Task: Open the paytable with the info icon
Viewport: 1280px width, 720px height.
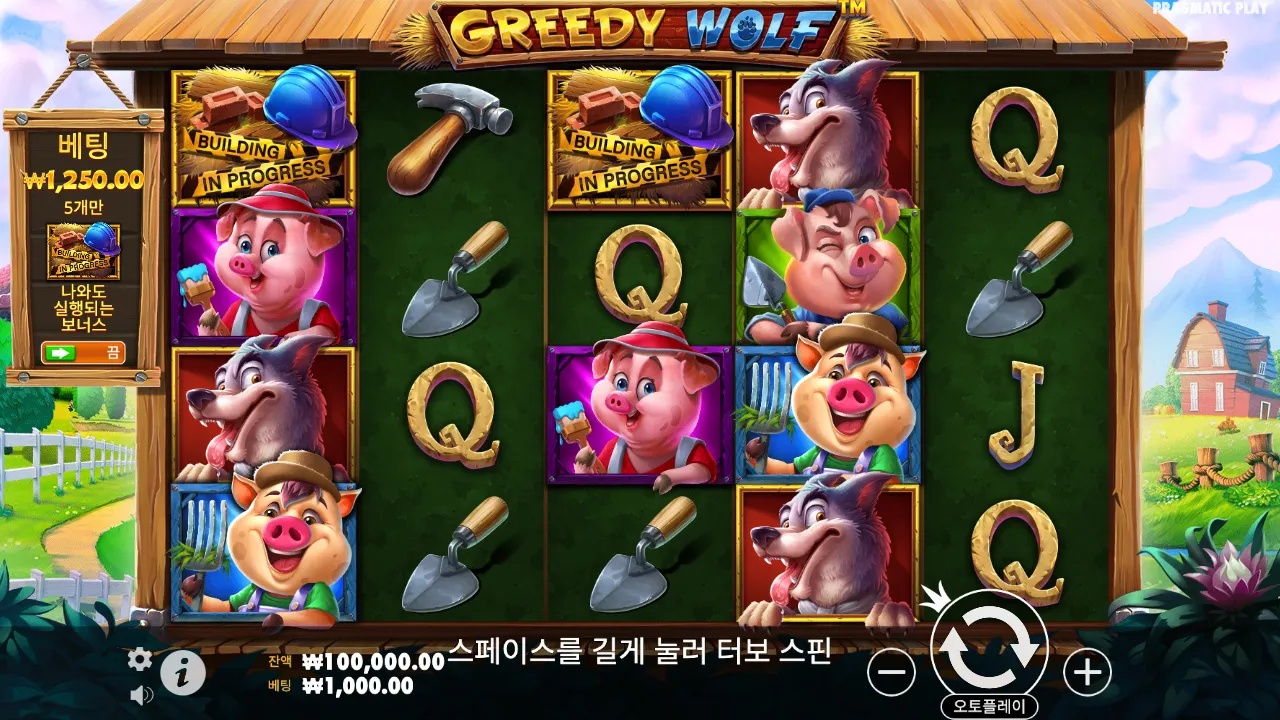Action: tap(181, 672)
